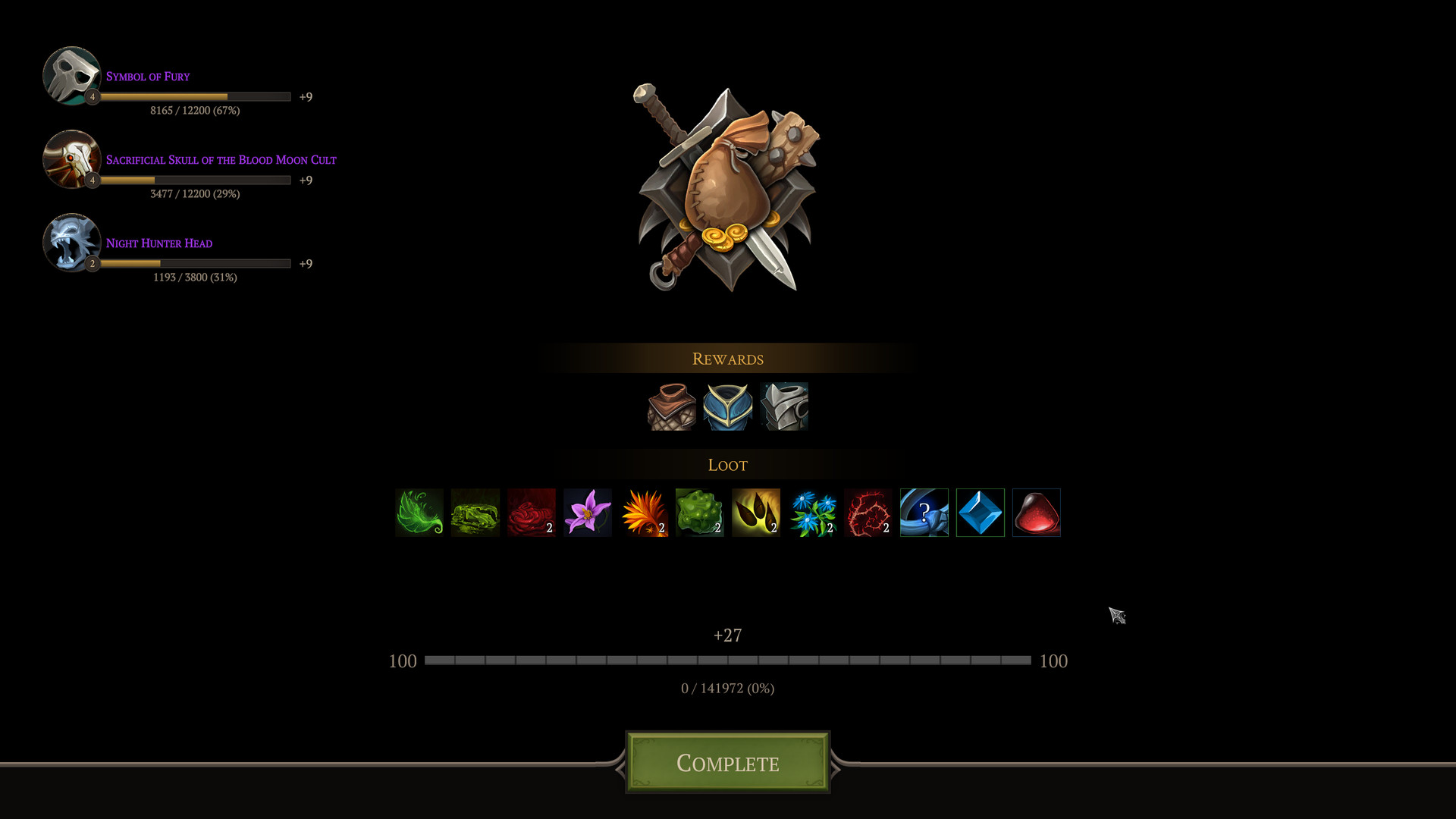
Task: Select the blue gem loot icon
Action: click(980, 513)
